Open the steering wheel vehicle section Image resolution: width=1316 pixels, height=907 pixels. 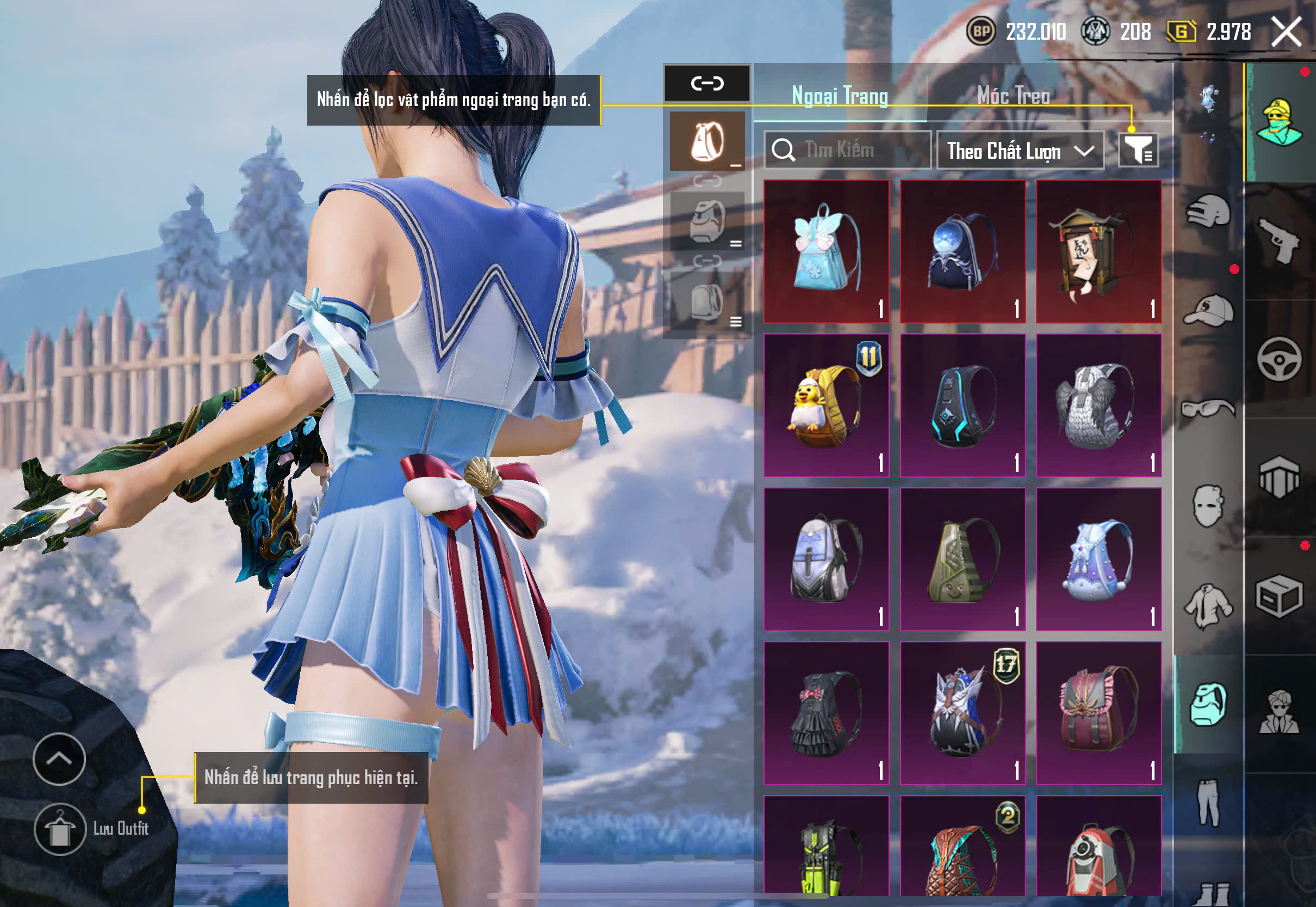pyautogui.click(x=1279, y=359)
